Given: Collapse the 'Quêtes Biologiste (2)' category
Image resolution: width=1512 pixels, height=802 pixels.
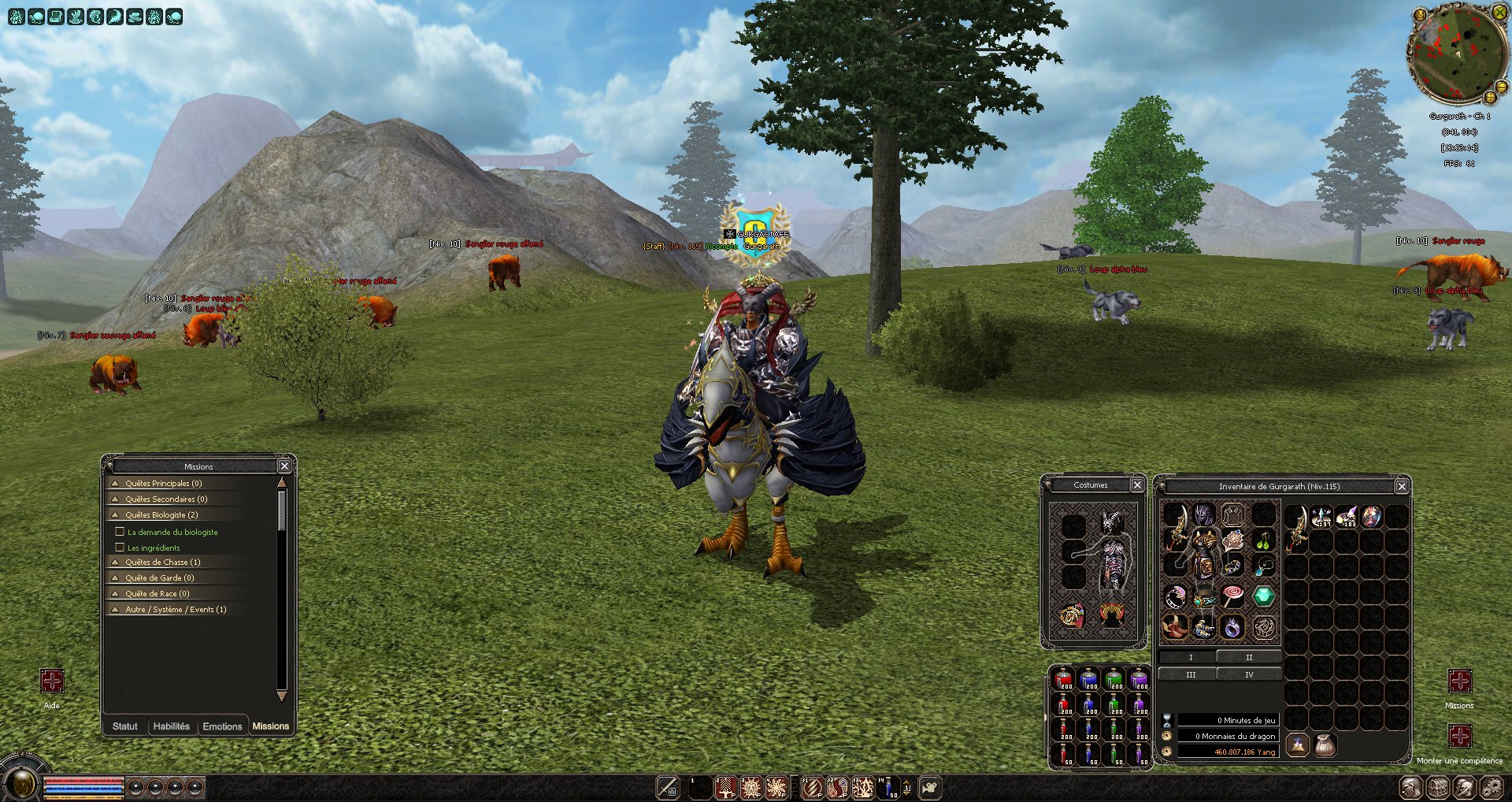Looking at the screenshot, I should (117, 514).
